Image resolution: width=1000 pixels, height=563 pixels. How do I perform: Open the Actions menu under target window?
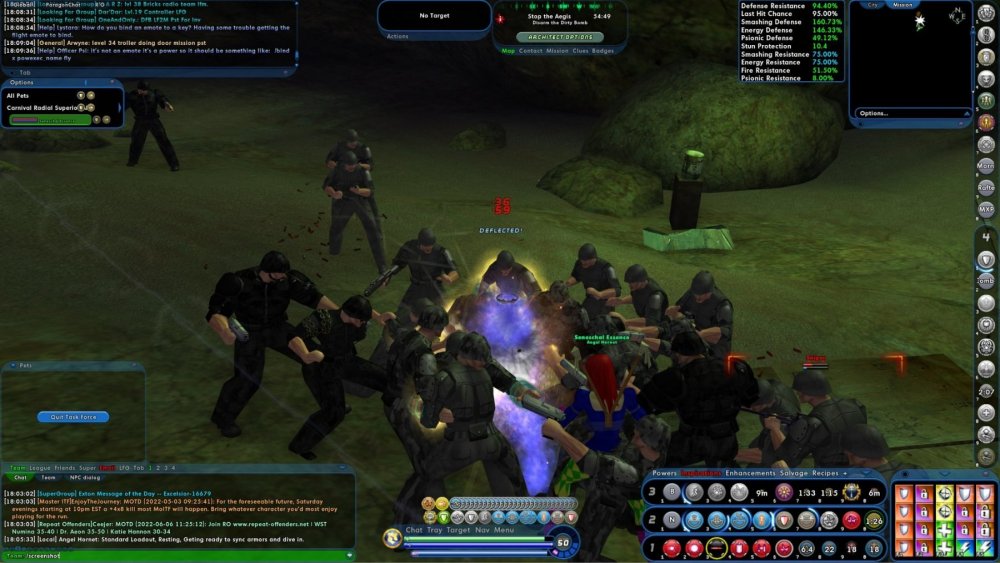coord(398,36)
